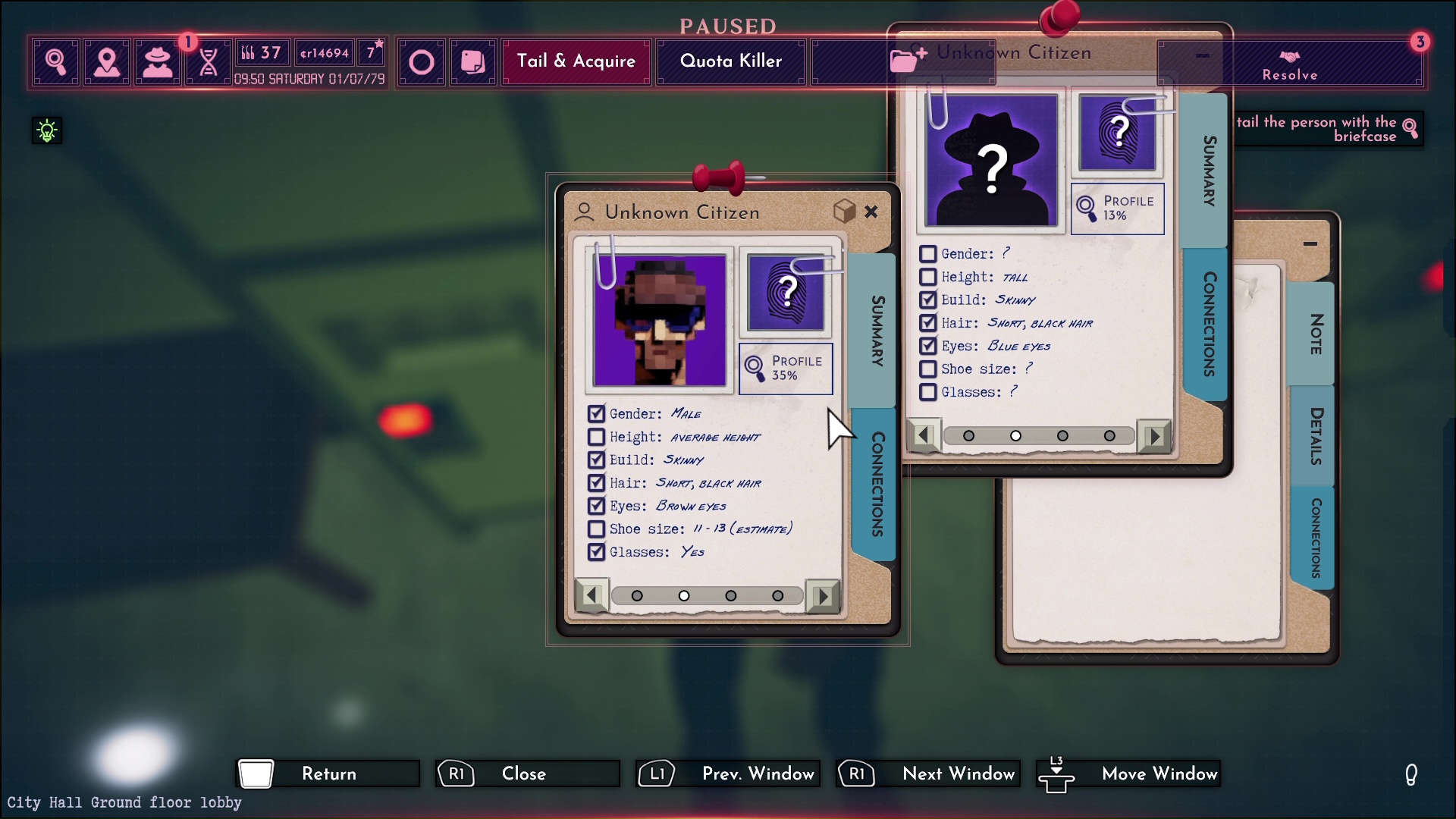Go to next page of front citizen card

tap(823, 596)
